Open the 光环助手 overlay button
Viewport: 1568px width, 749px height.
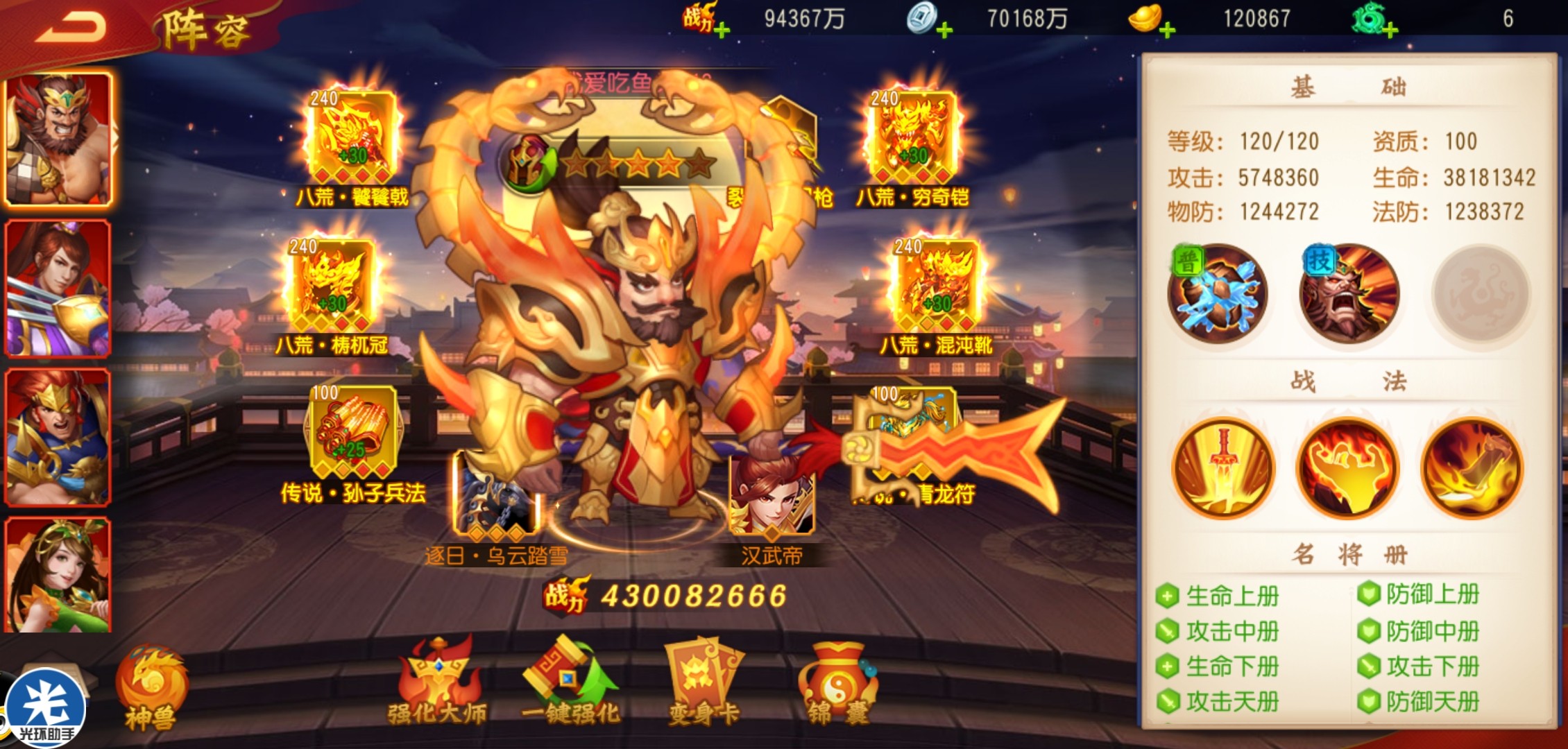[46, 709]
